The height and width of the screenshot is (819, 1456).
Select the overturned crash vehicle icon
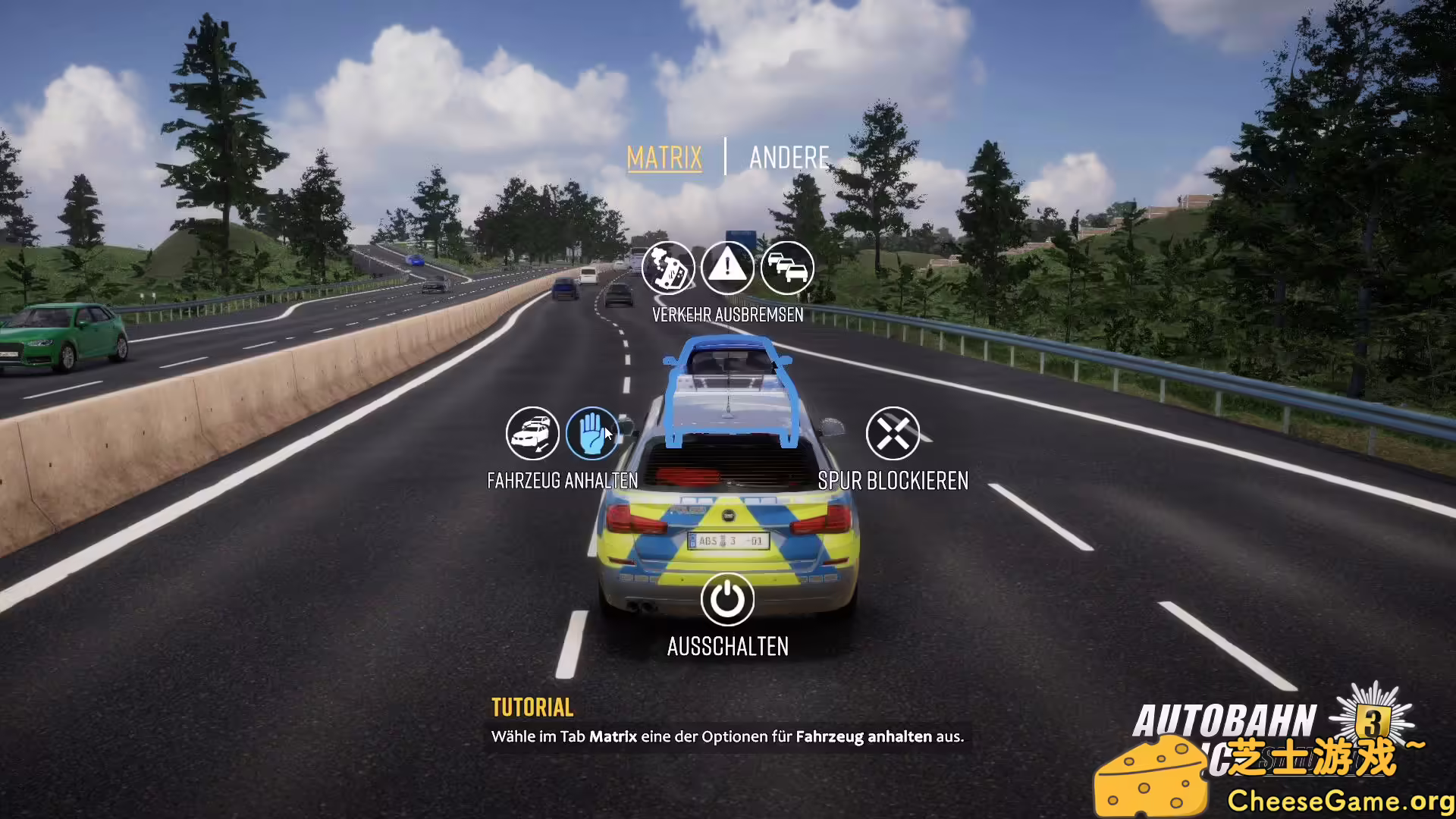click(670, 268)
